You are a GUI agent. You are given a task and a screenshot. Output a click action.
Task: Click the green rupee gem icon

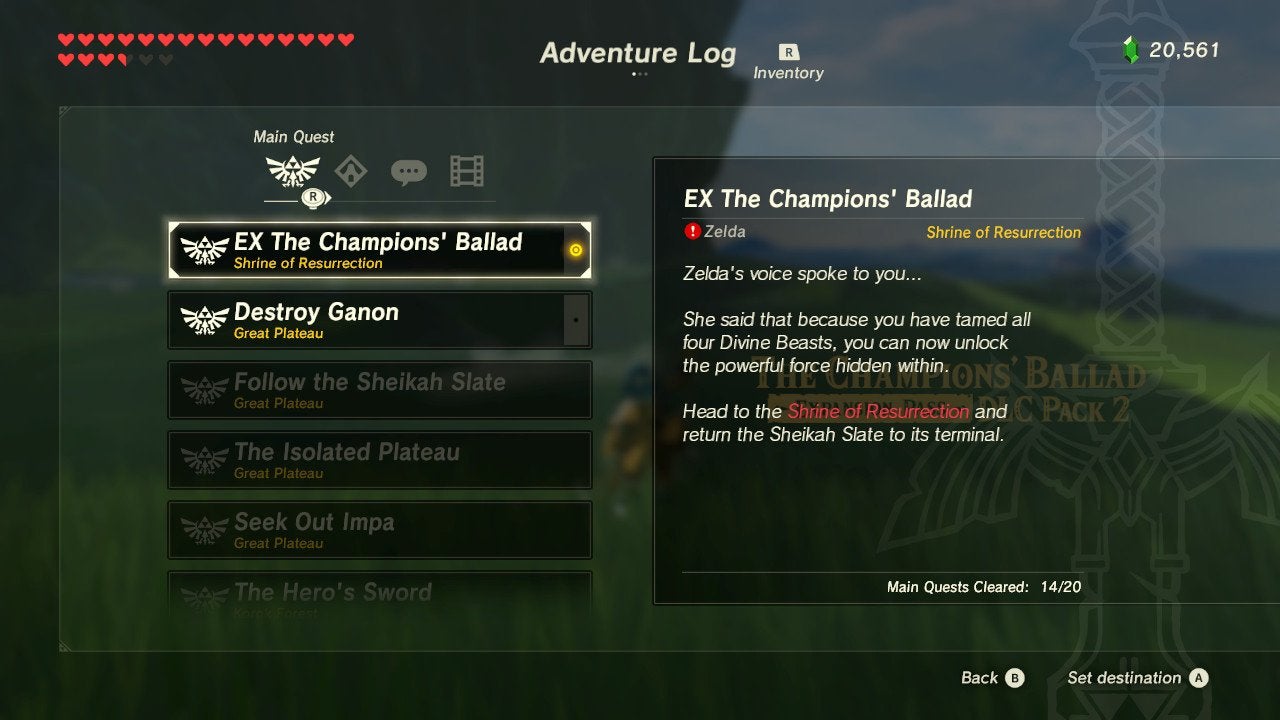click(x=1131, y=45)
